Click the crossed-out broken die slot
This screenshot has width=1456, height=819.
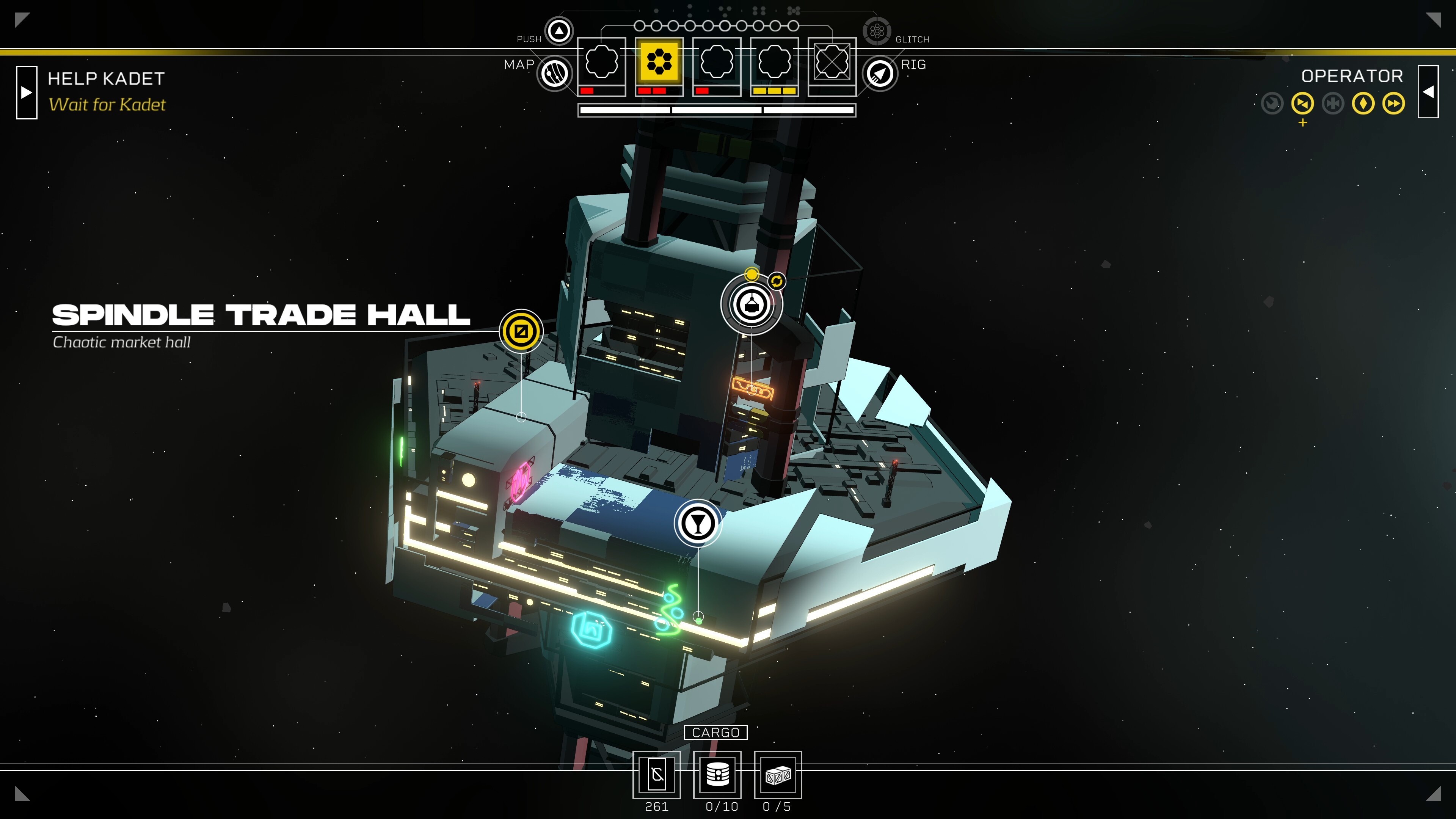tap(832, 61)
